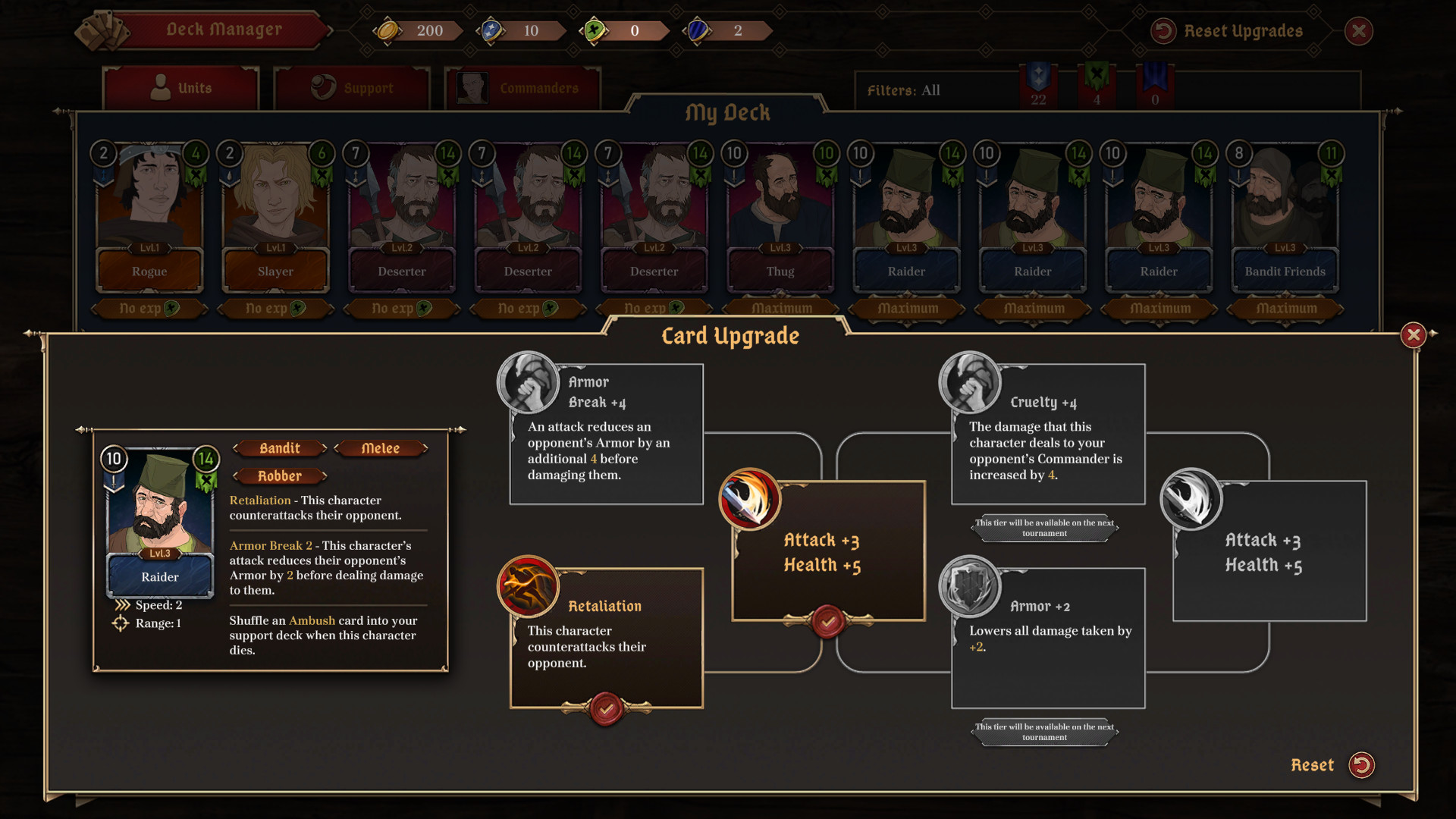The width and height of the screenshot is (1456, 819).
Task: Click the checkmark seal under Retaliation
Action: pyautogui.click(x=606, y=709)
